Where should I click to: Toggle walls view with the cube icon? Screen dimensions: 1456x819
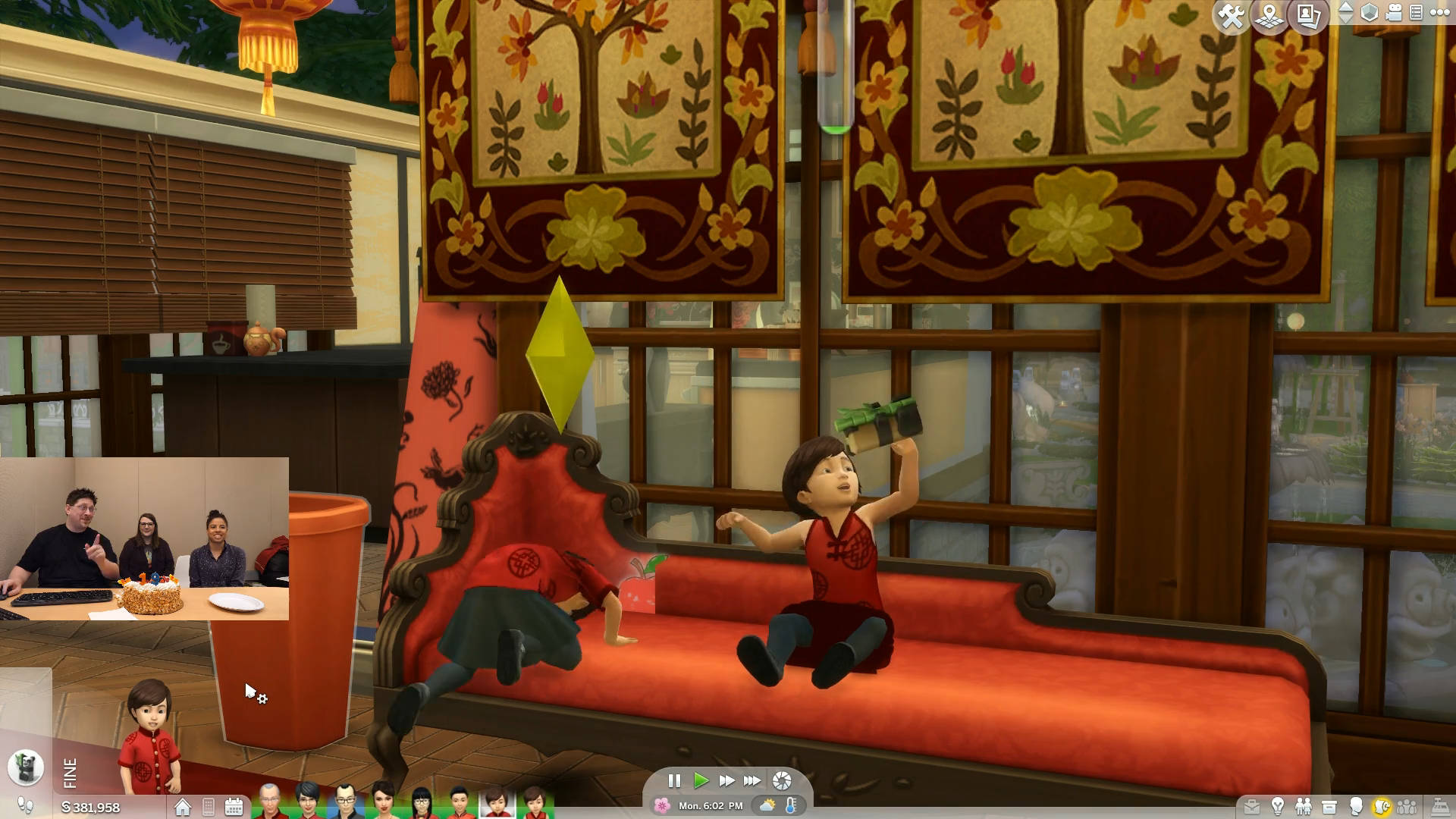[1370, 13]
